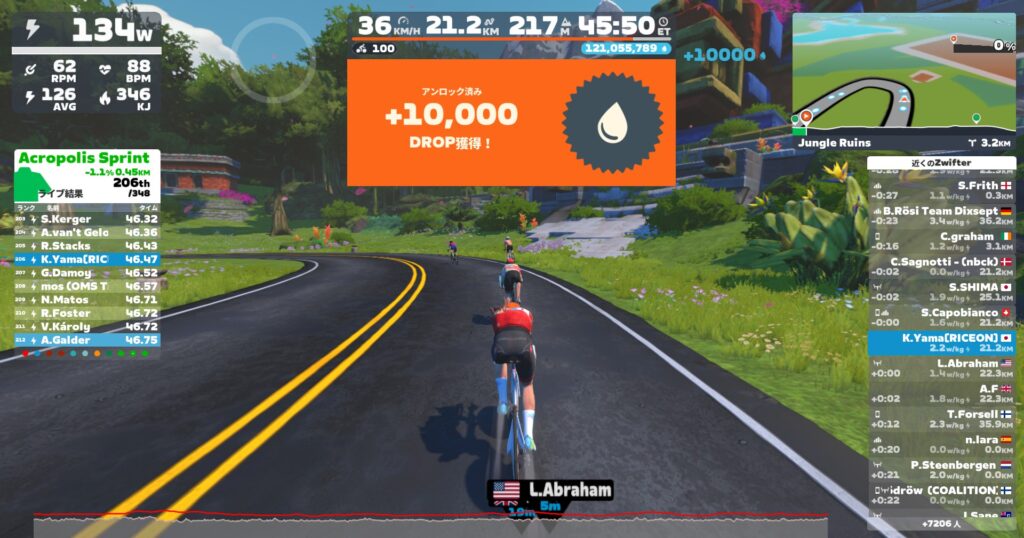Activate the empty power-up ring
1024x538 pixels.
click(x=273, y=59)
